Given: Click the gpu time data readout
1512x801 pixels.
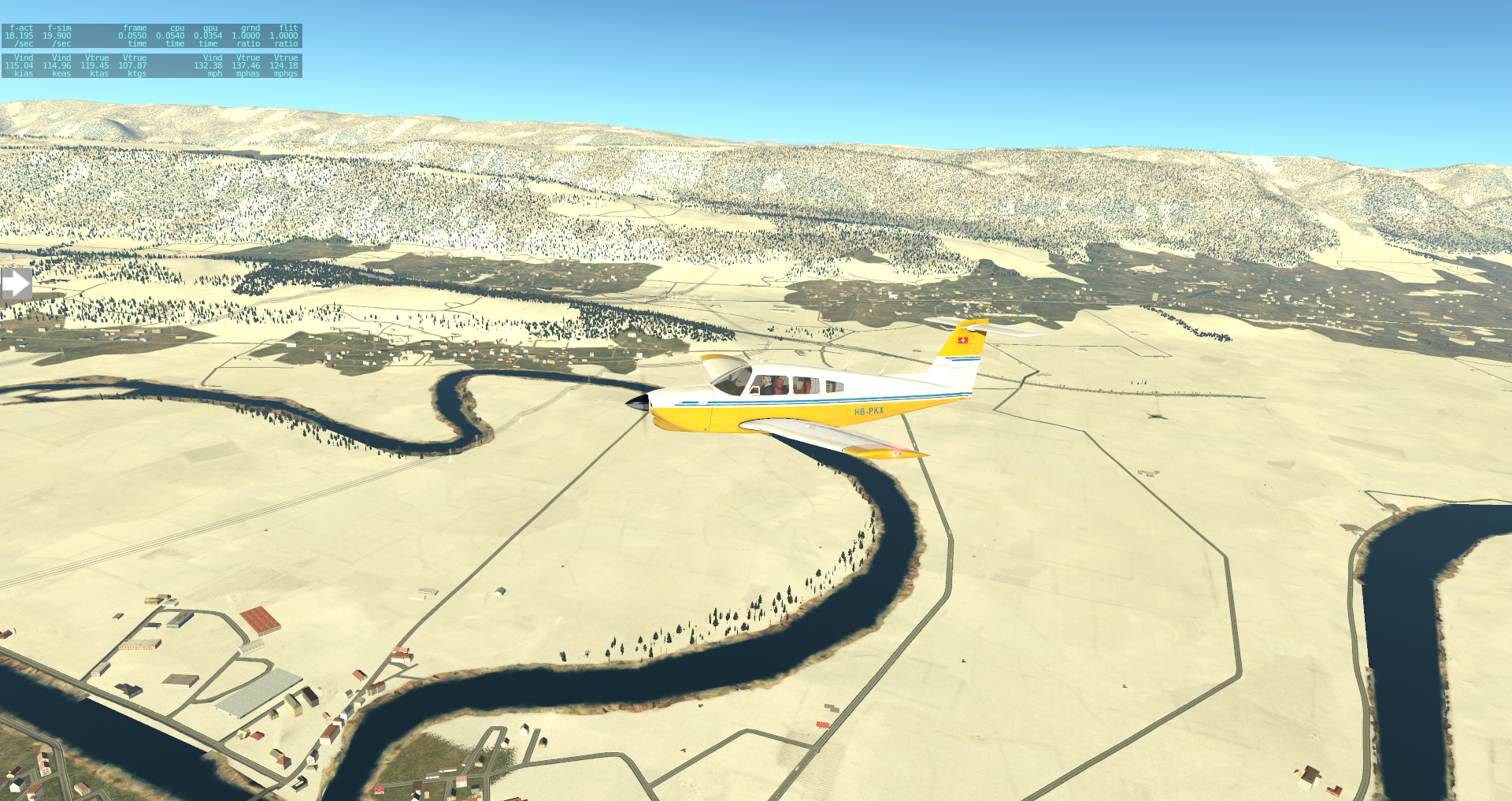Looking at the screenshot, I should (x=206, y=35).
